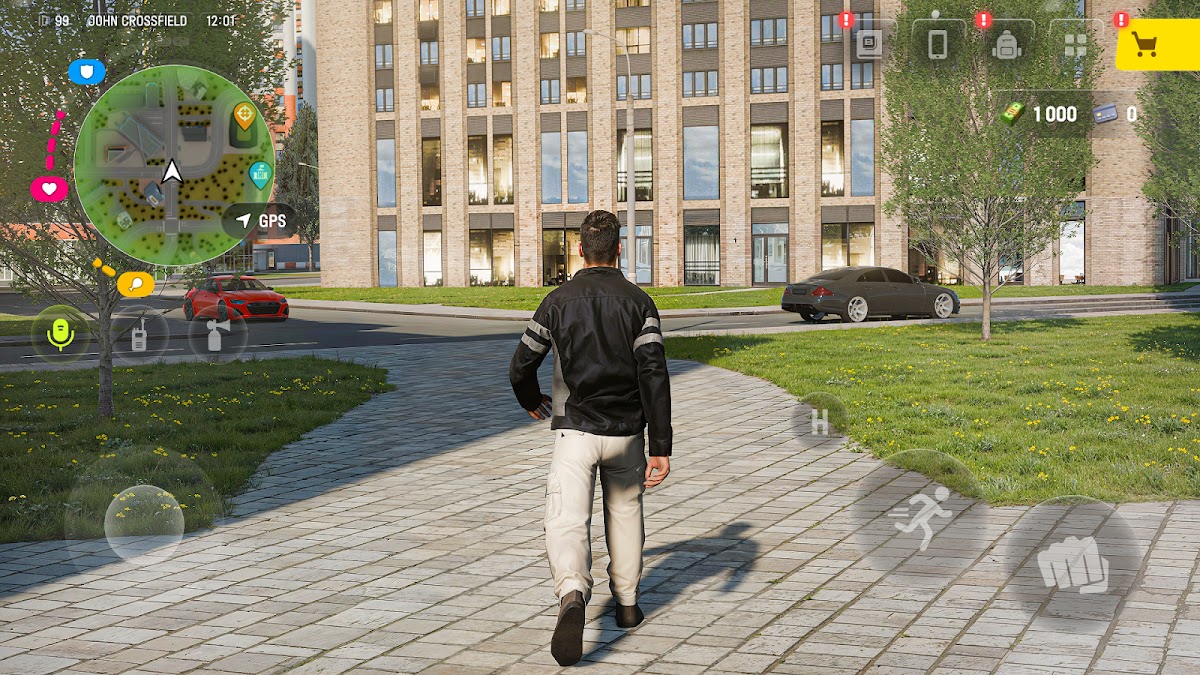Use the air horn button
The image size is (1200, 675).
pyautogui.click(x=216, y=335)
